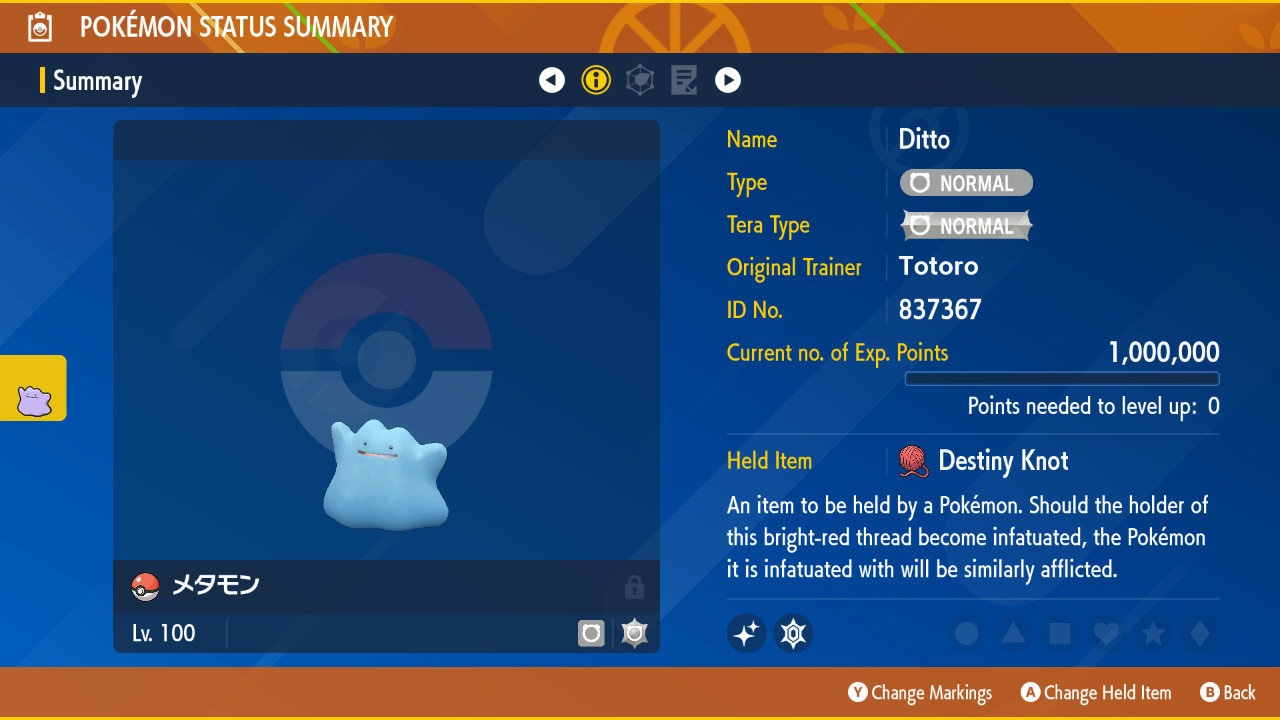The height and width of the screenshot is (720, 1280).
Task: Click the Exp. Points progress bar
Action: [x=1062, y=378]
